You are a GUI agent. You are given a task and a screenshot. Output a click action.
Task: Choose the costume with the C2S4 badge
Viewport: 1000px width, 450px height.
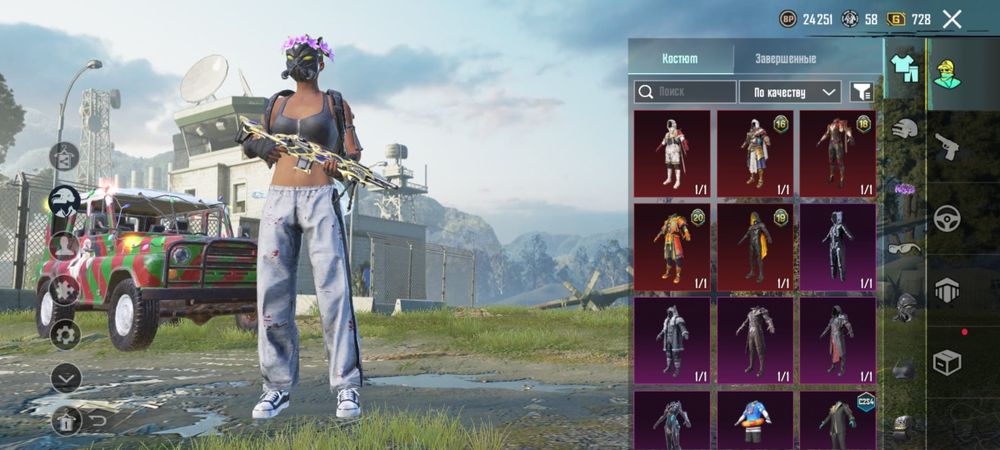(x=838, y=420)
